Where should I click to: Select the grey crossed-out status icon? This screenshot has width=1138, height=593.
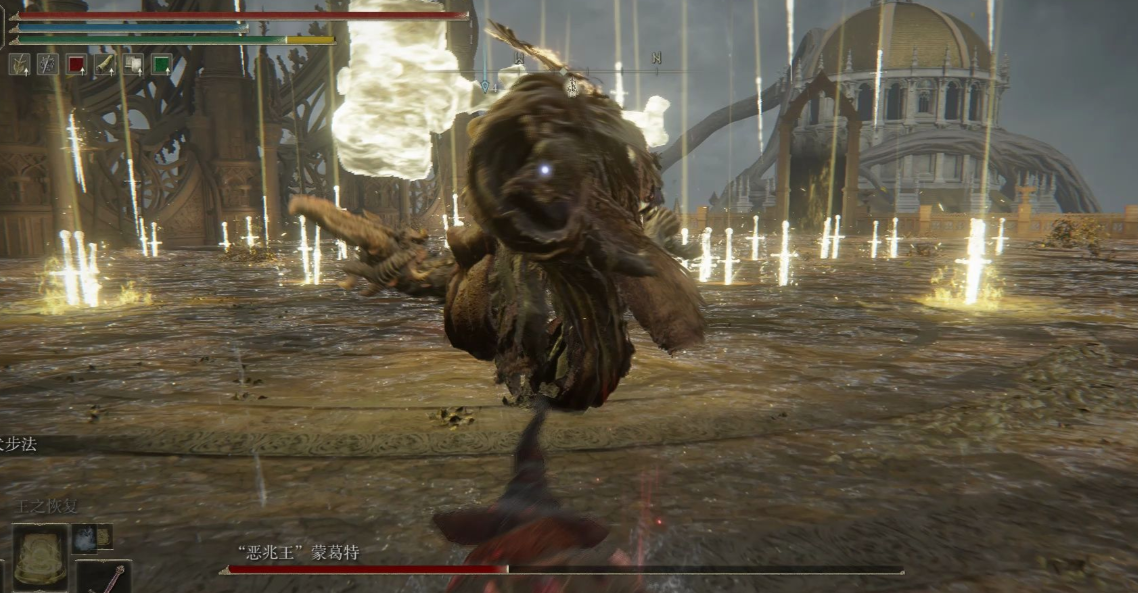pos(47,65)
